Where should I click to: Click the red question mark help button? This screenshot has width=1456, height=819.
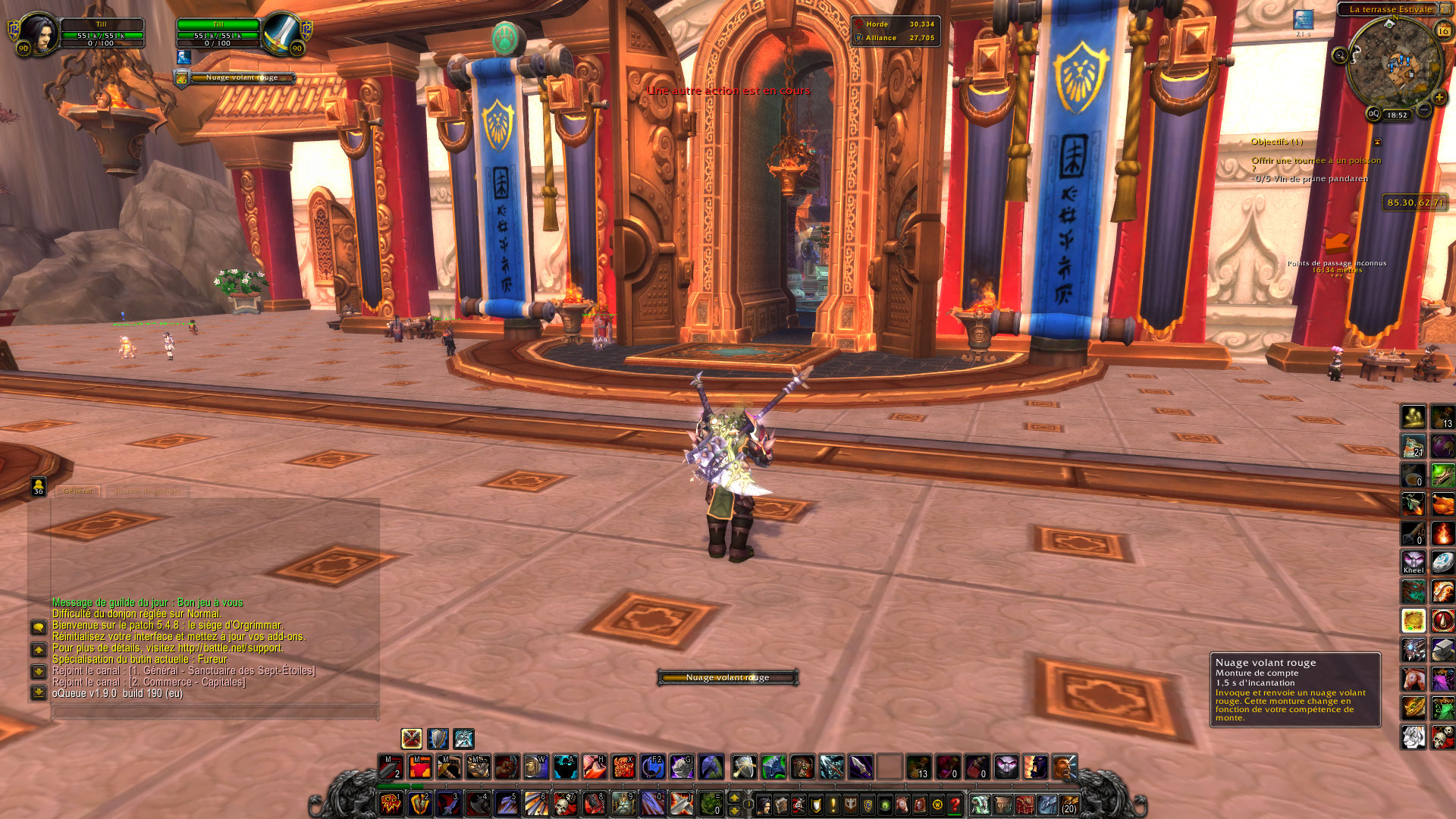tap(955, 805)
